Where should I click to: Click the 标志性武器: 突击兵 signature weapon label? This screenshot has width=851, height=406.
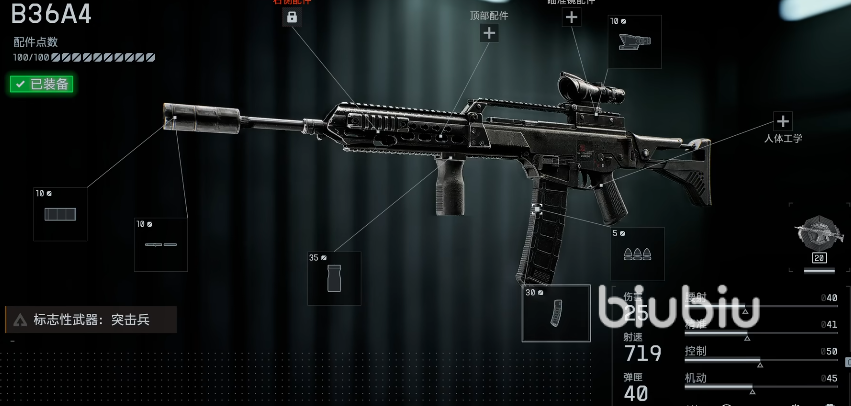click(x=91, y=319)
